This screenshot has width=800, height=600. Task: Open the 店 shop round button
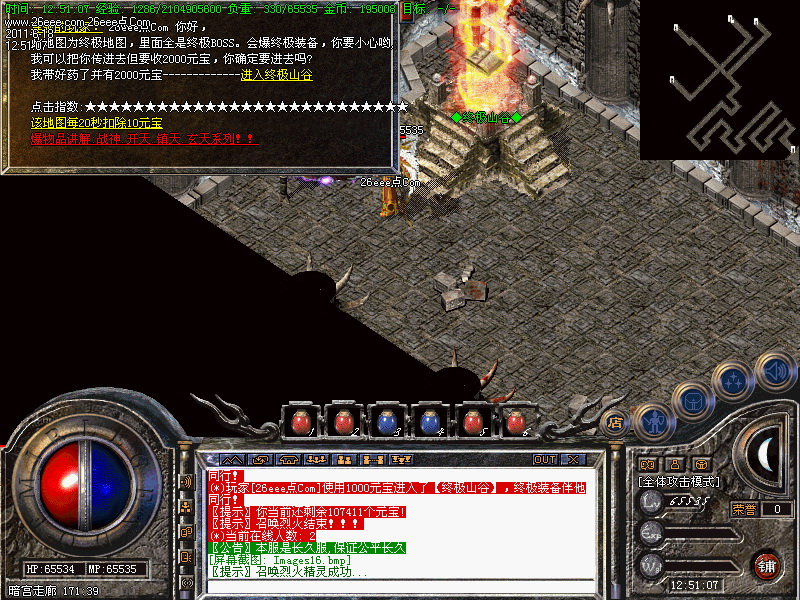click(x=615, y=423)
